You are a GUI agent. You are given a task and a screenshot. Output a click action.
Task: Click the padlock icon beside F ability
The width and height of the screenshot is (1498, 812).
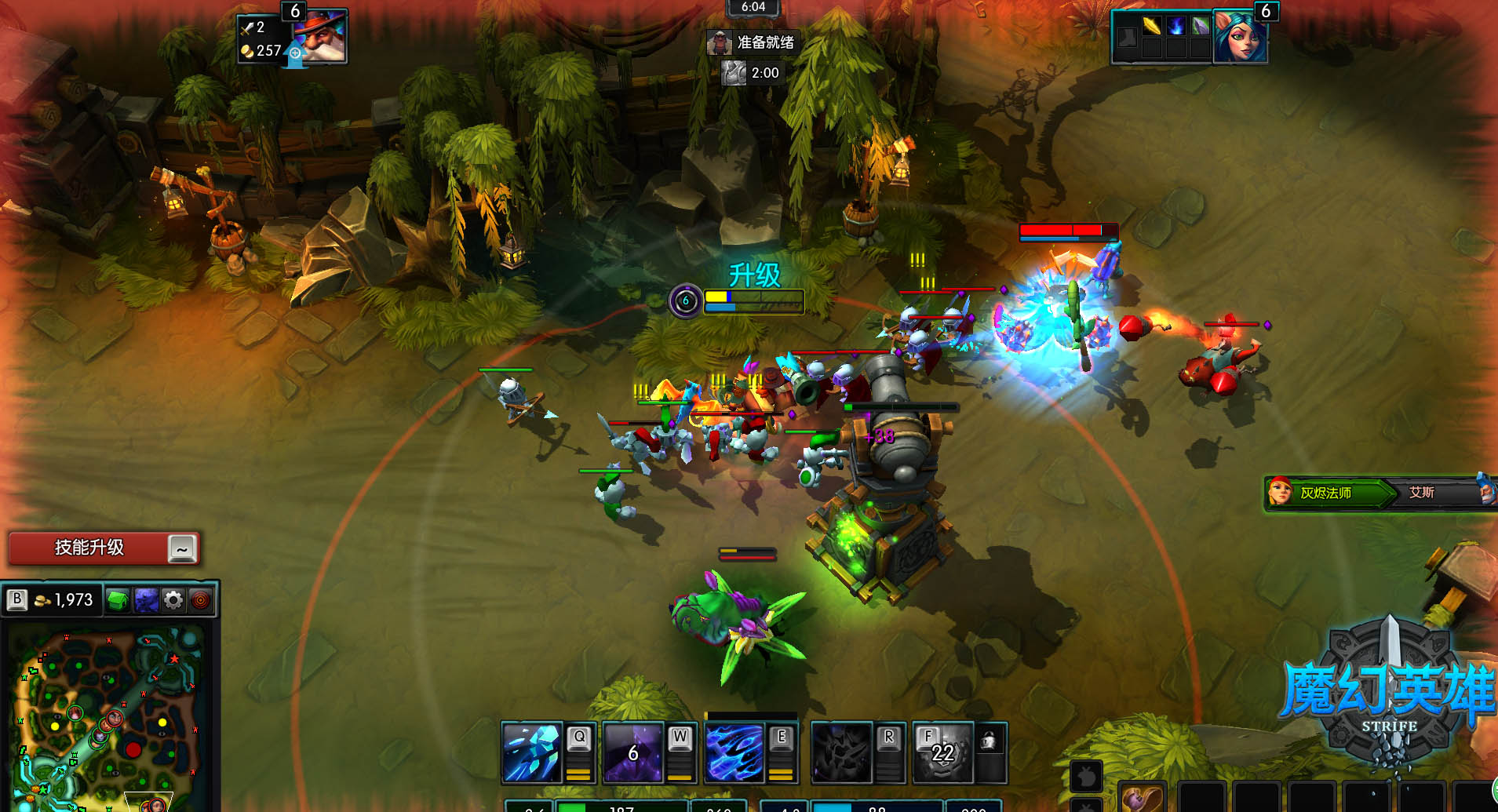990,740
